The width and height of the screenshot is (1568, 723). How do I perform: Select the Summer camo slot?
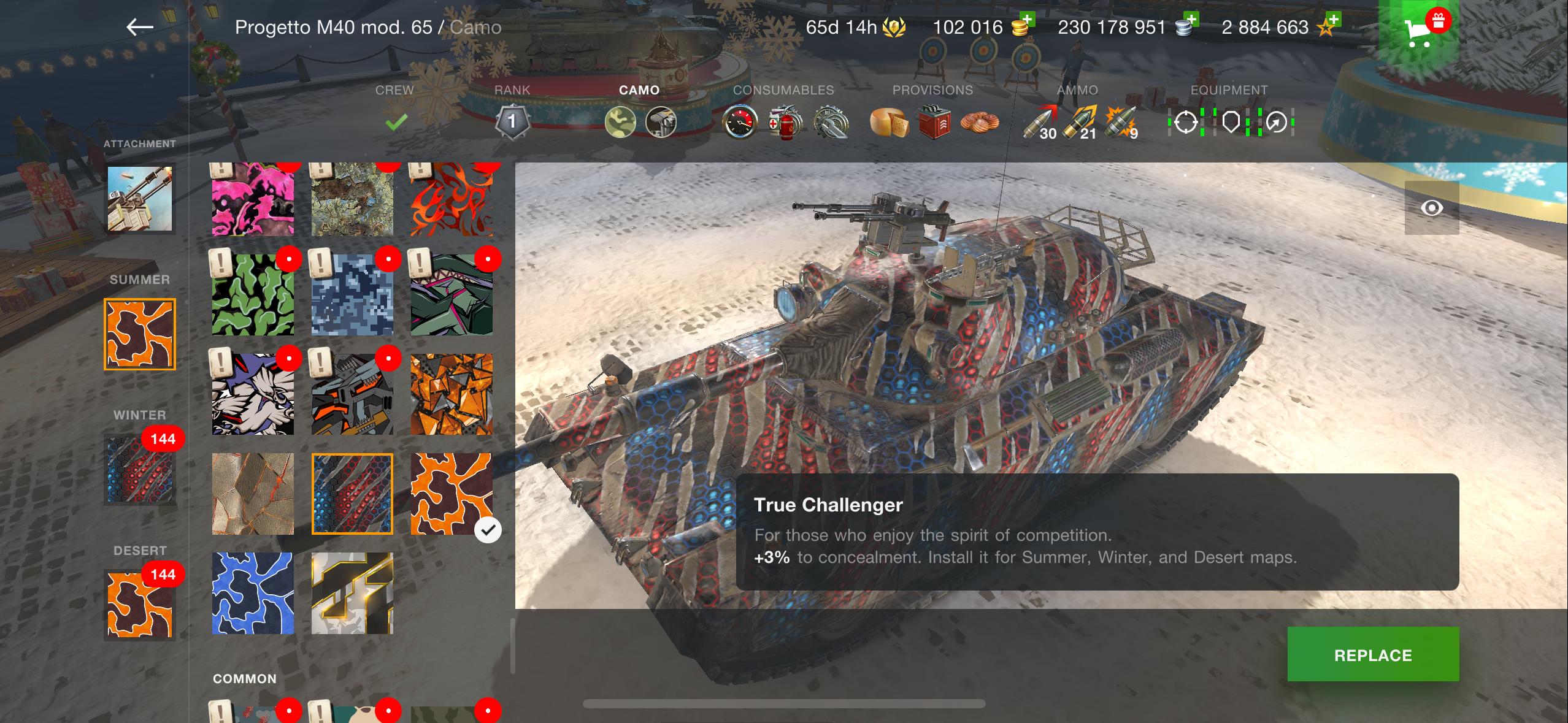click(x=140, y=334)
